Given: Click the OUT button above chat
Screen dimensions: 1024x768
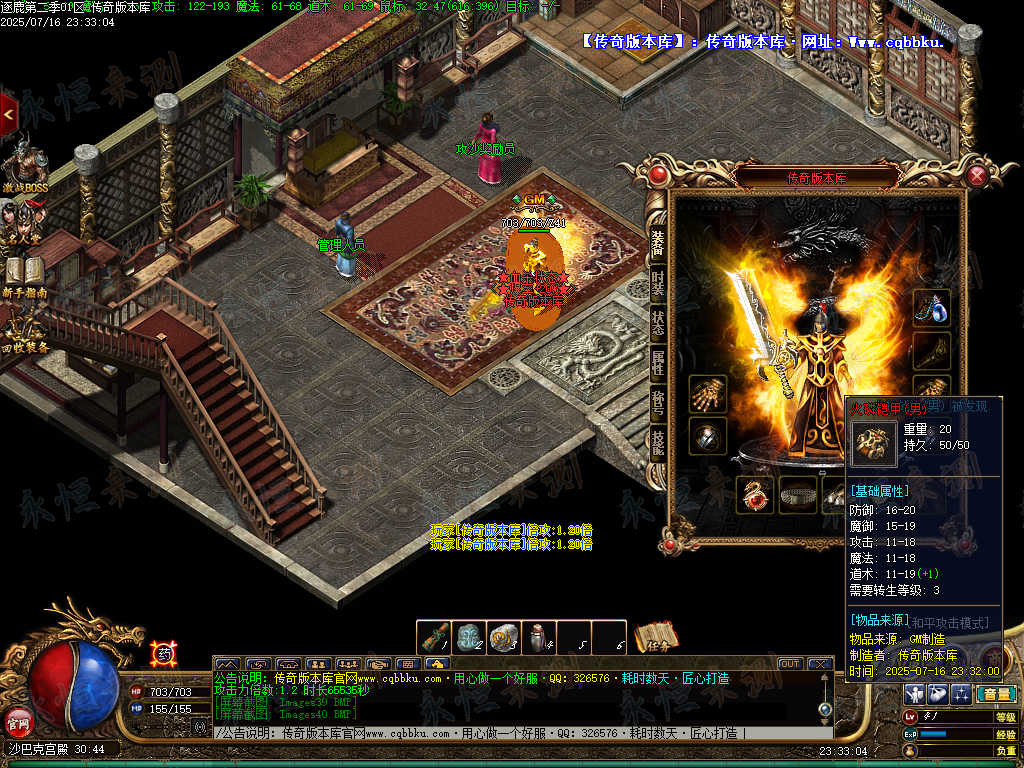Looking at the screenshot, I should (x=790, y=663).
